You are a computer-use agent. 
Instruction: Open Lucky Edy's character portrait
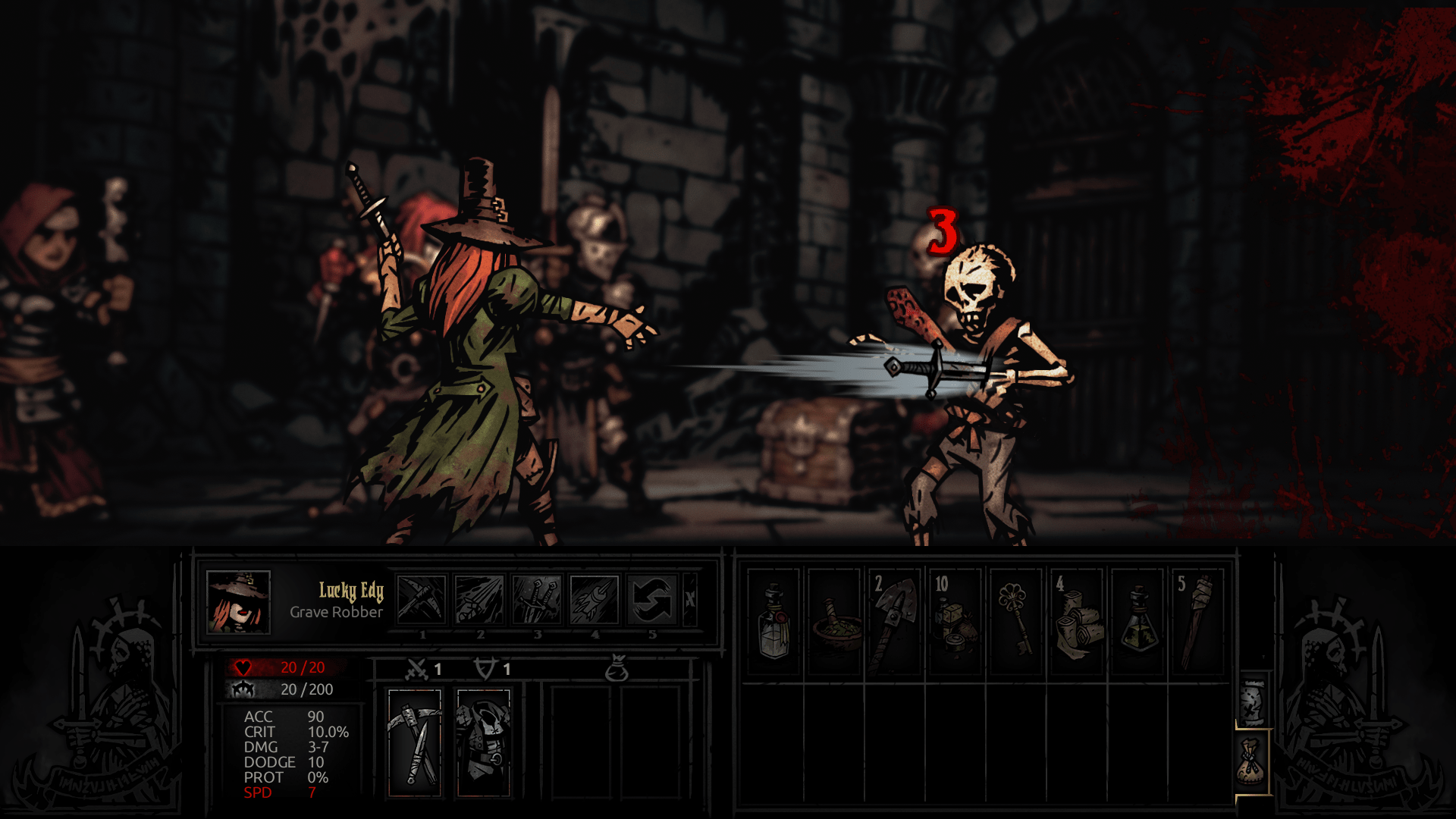[238, 602]
